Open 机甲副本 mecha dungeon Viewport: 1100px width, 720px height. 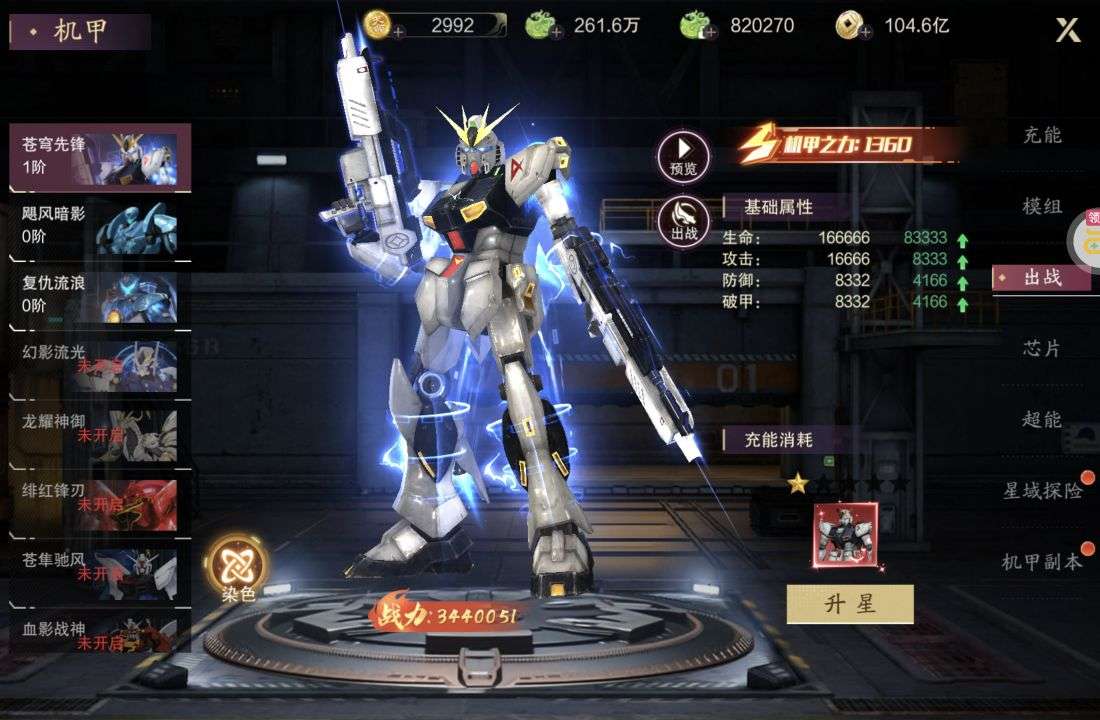(1042, 561)
